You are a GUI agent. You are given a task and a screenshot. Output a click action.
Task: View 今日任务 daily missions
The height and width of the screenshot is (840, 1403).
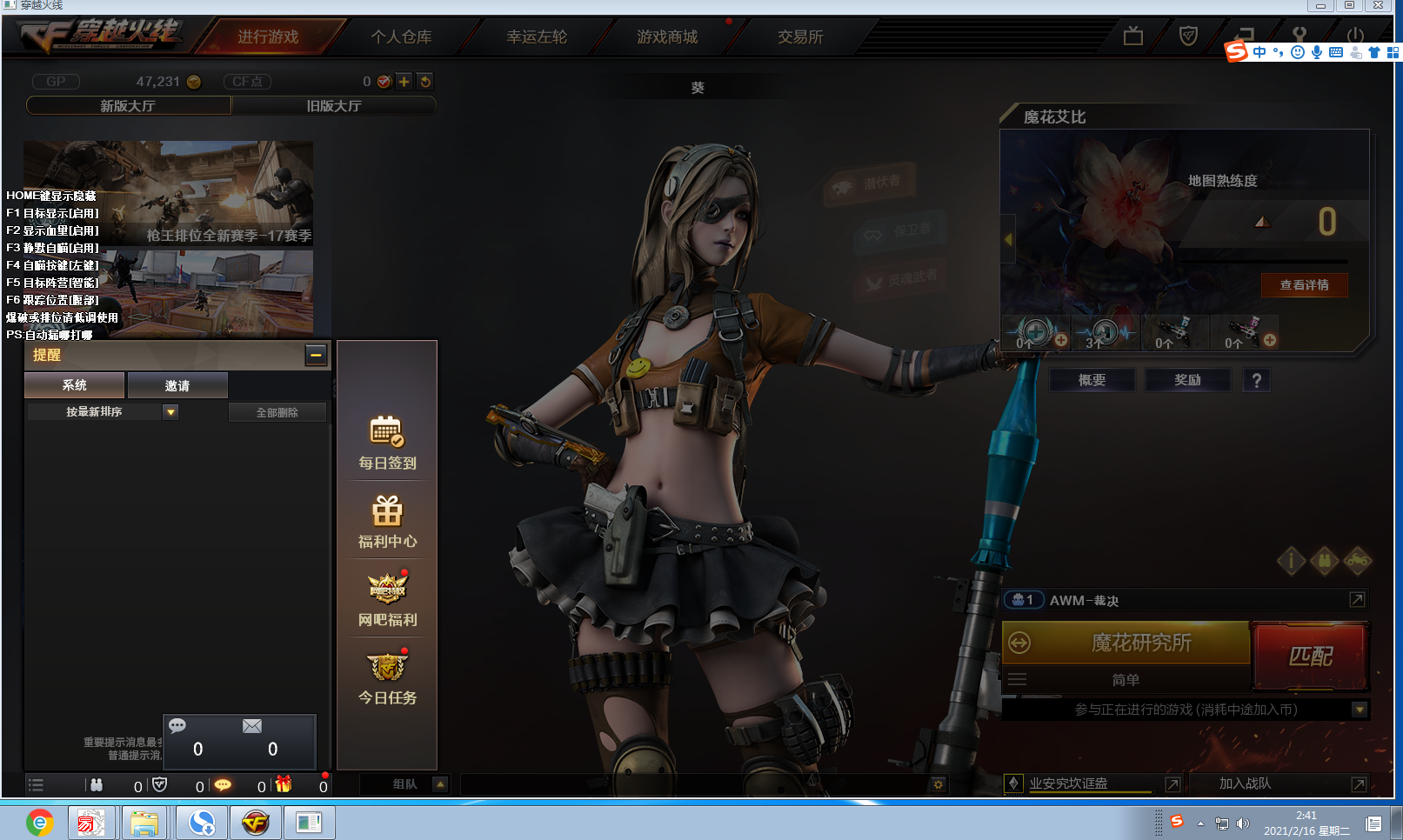[387, 677]
